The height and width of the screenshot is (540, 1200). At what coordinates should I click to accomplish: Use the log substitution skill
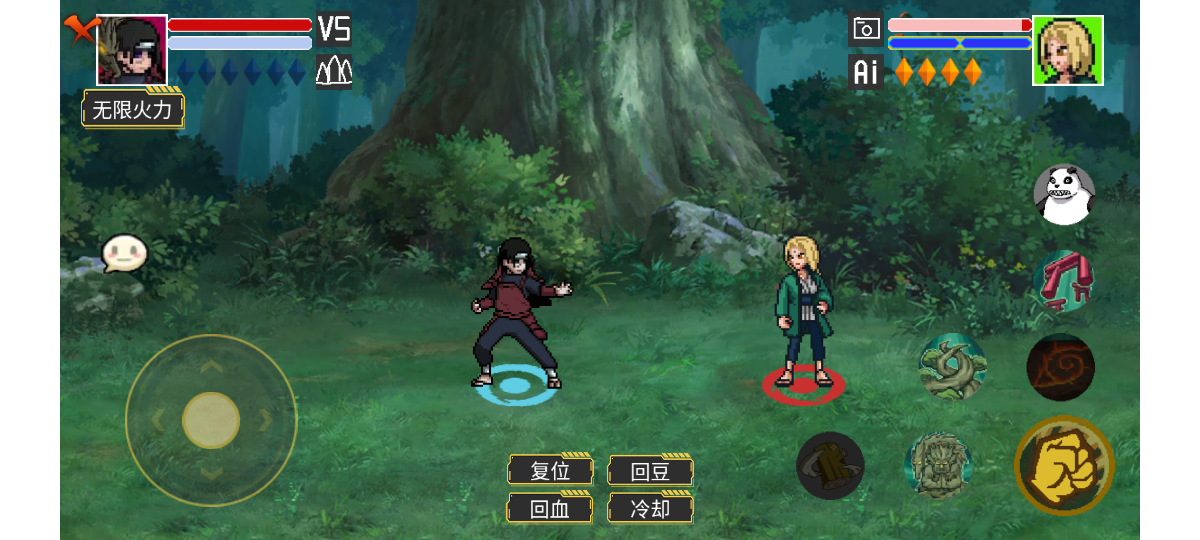830,465
